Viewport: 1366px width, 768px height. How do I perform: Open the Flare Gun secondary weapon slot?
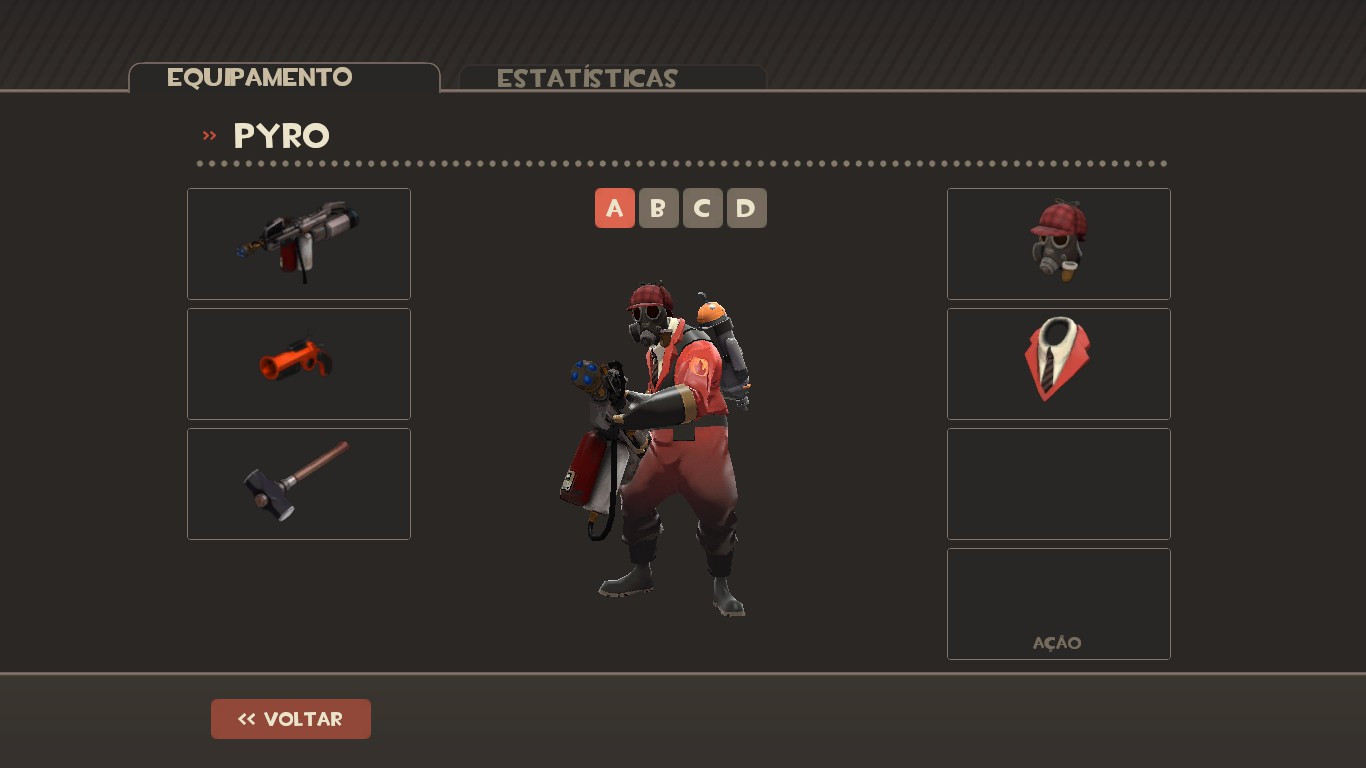click(x=298, y=363)
